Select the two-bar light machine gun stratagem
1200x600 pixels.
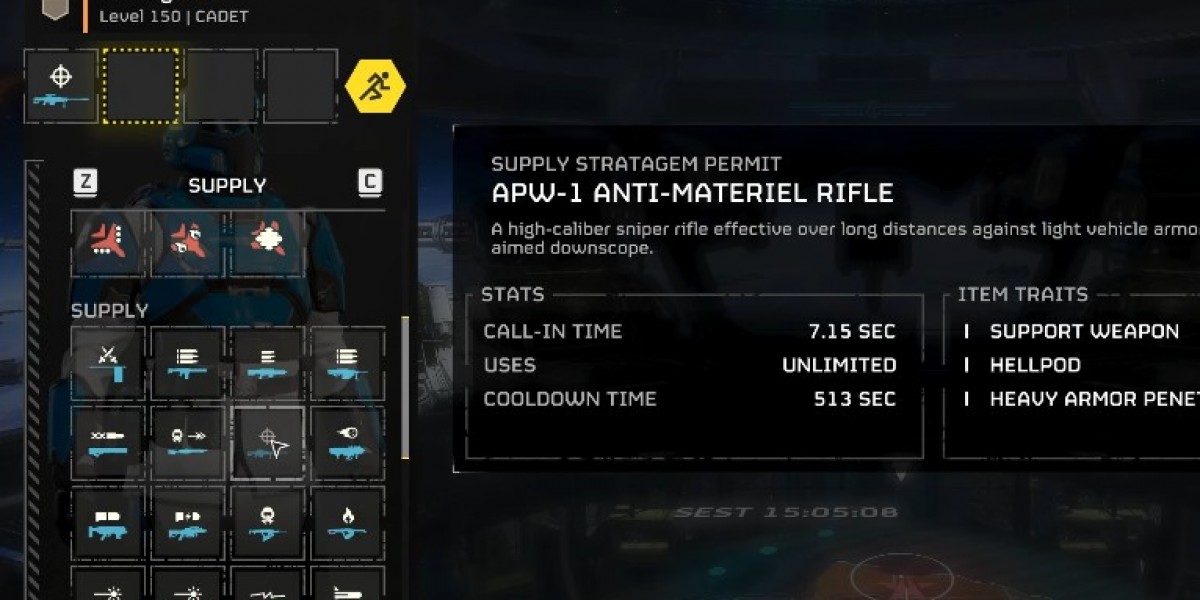(267, 363)
